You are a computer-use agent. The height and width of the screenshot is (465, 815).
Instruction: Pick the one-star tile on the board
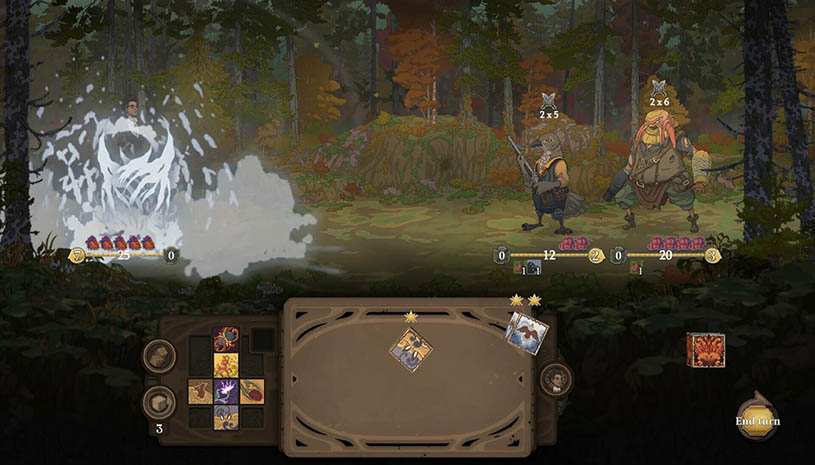point(411,349)
